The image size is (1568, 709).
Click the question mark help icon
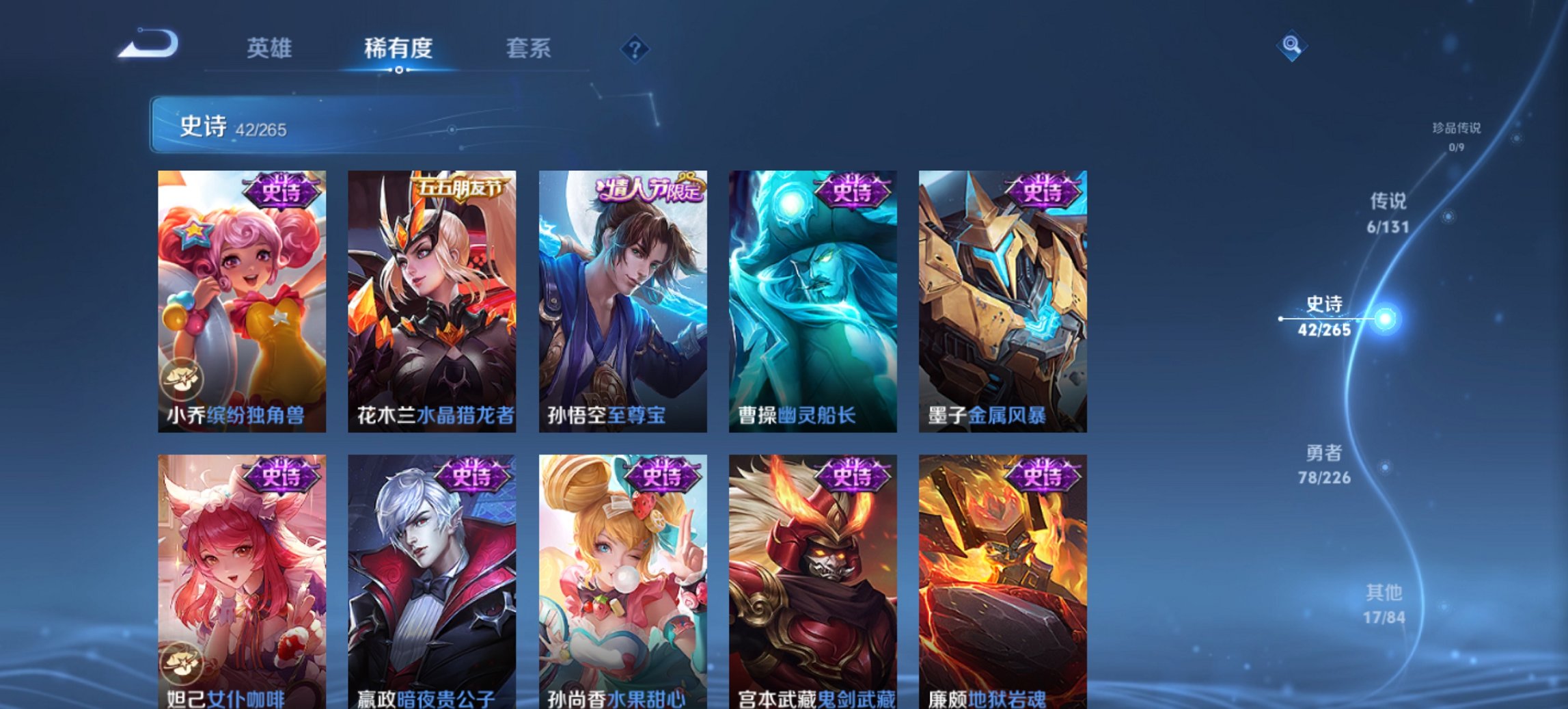[634, 47]
